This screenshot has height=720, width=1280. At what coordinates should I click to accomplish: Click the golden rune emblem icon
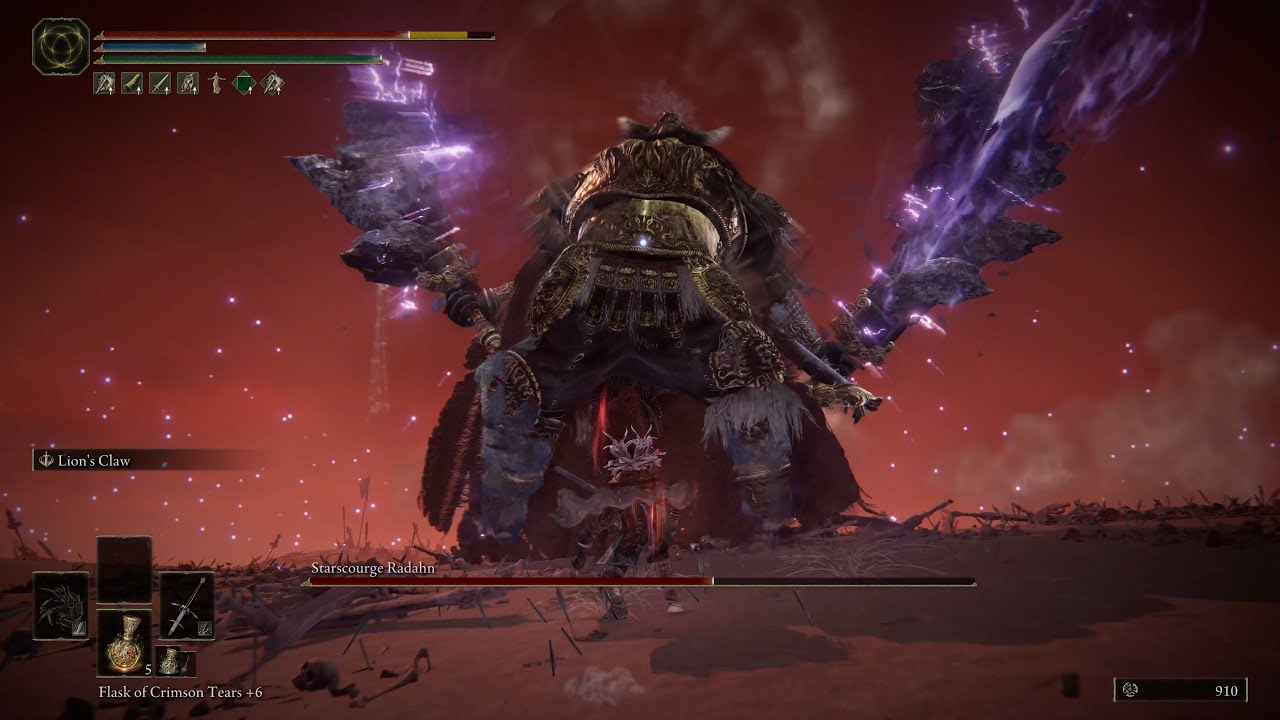[x=61, y=46]
